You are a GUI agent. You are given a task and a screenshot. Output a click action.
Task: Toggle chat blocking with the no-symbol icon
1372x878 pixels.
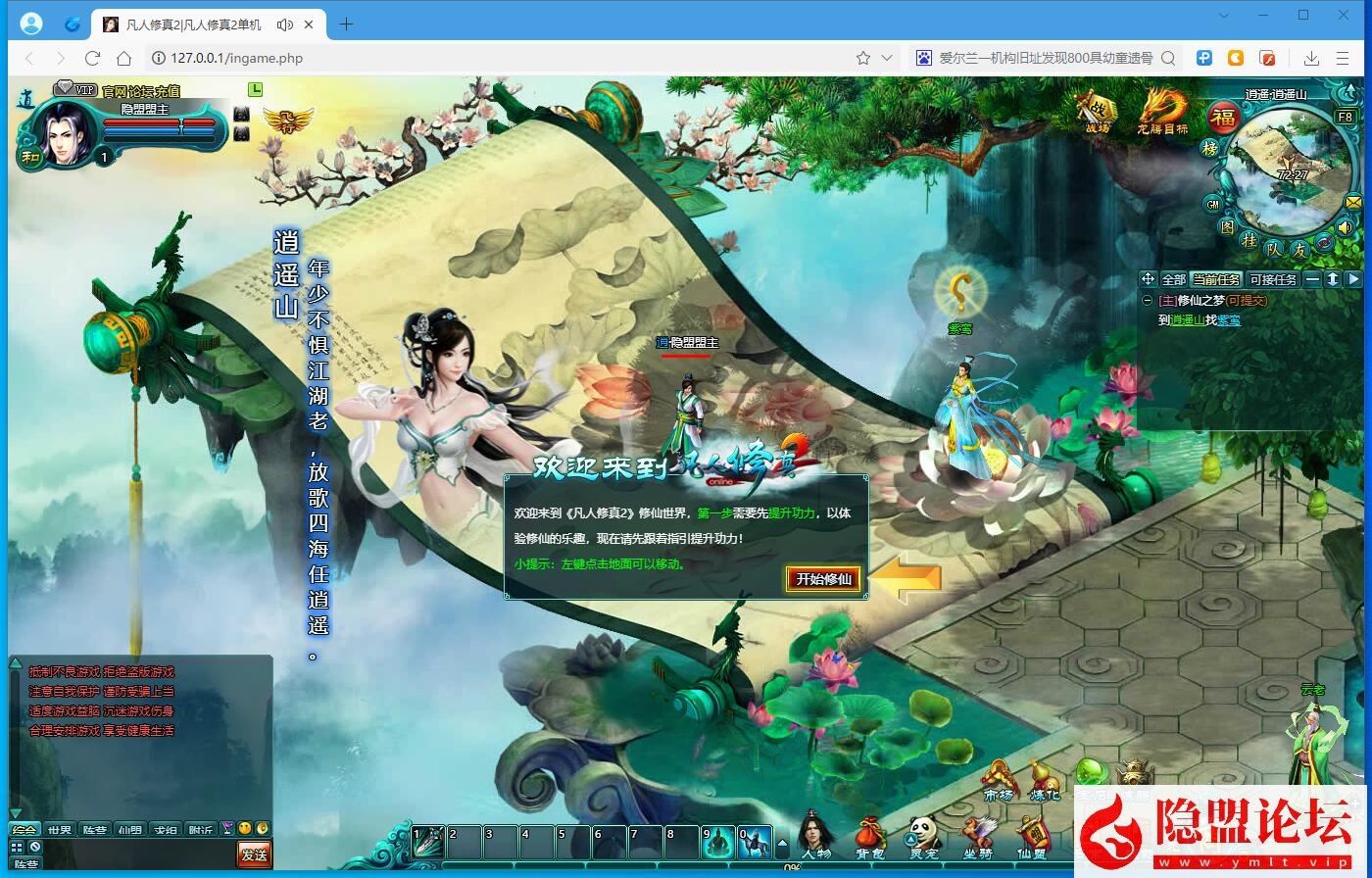click(34, 846)
